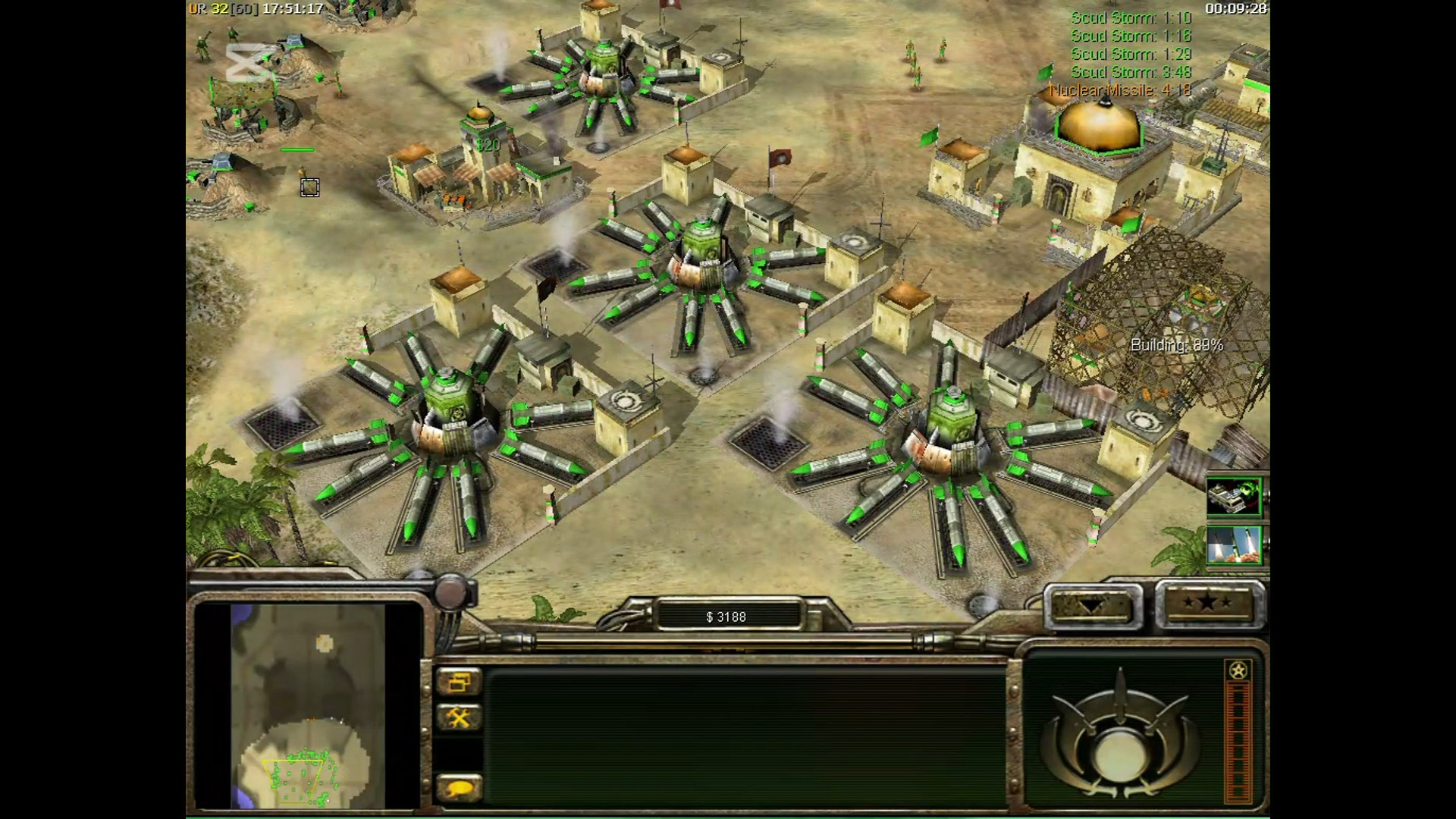Select the toxin truck power shortcut icon
1456x819 pixels.
pyautogui.click(x=1234, y=497)
